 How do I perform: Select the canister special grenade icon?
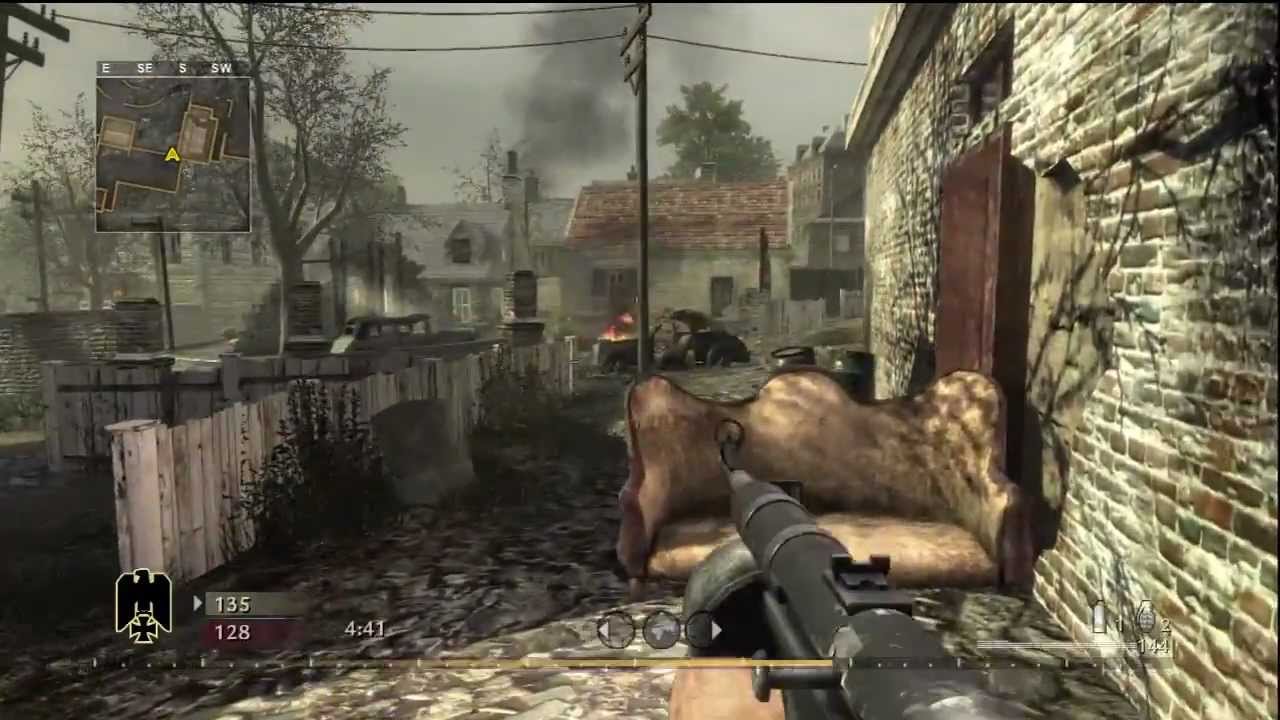[1100, 617]
